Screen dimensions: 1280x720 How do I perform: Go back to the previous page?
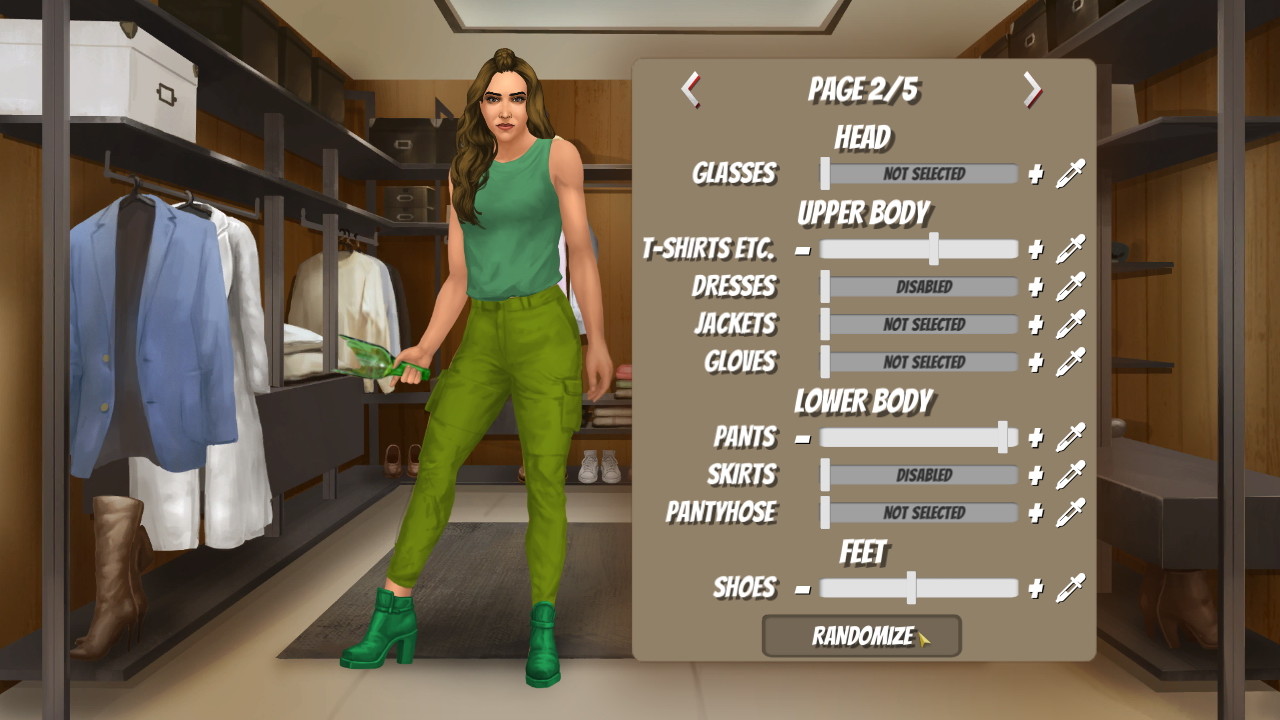(689, 89)
